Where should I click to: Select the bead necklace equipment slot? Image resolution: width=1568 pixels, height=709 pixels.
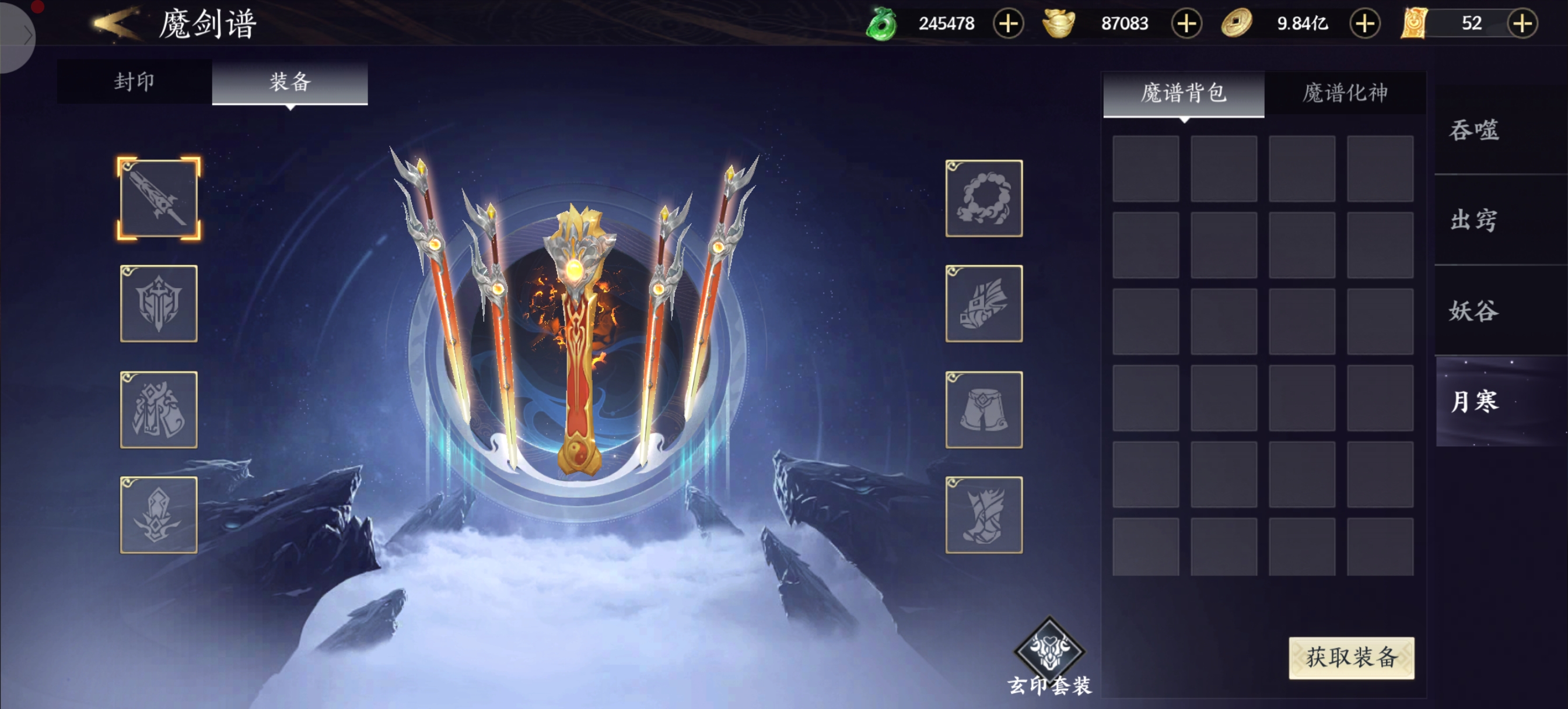click(984, 198)
